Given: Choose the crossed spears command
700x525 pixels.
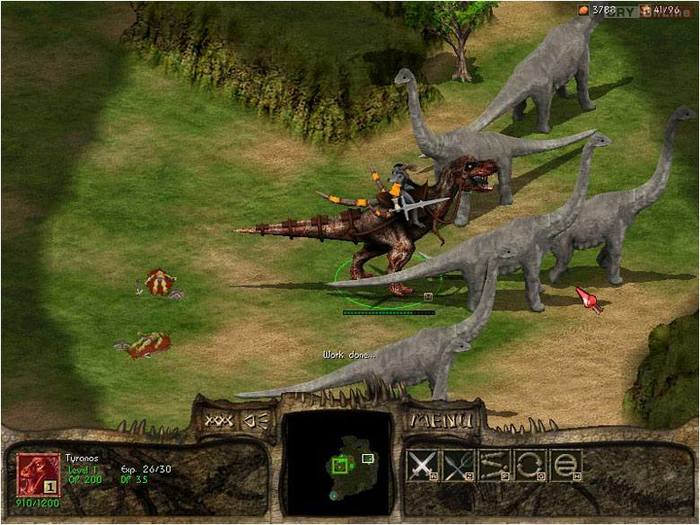Looking at the screenshot, I should [458, 464].
